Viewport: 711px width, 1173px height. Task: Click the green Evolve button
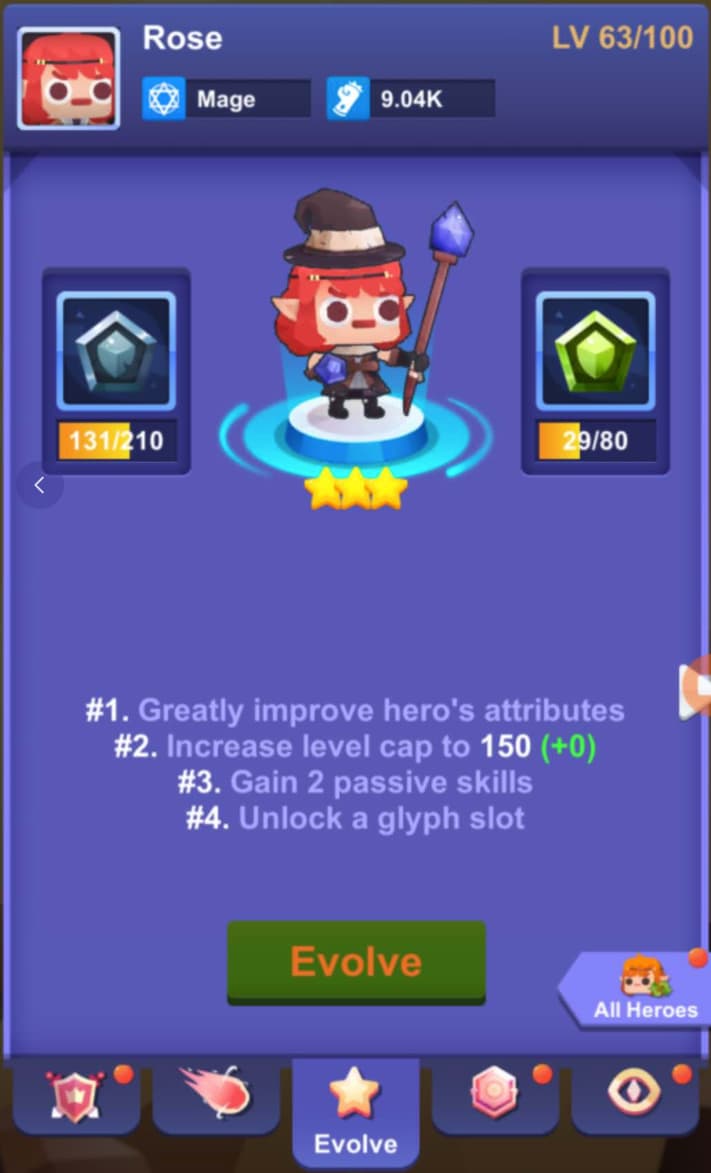[356, 962]
